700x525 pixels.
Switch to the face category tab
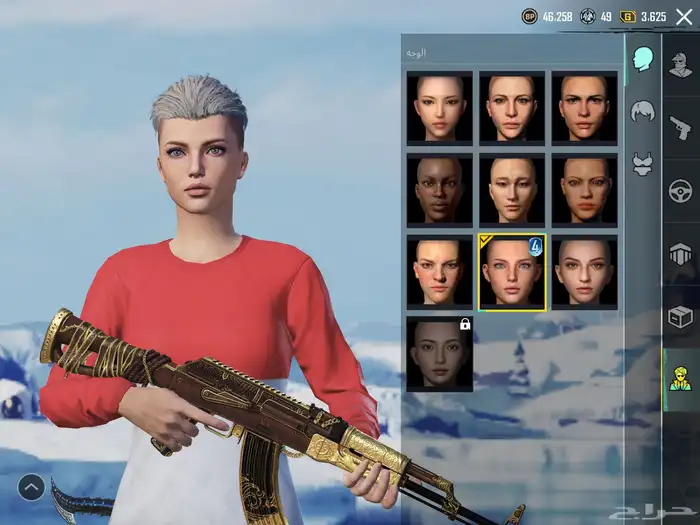(x=642, y=59)
